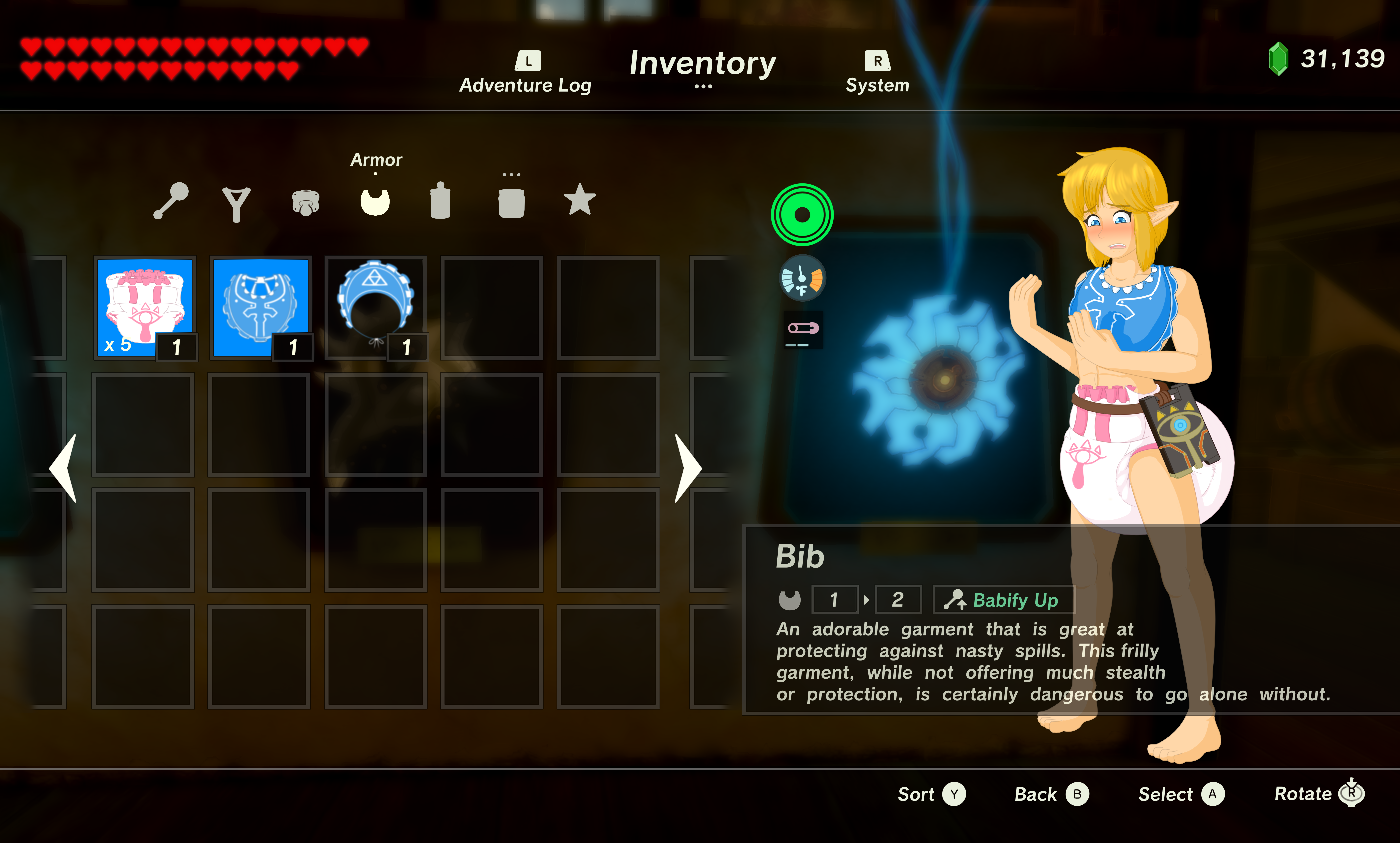Click the safety pin status icon
Screen dimensions: 1400x843
tap(803, 329)
